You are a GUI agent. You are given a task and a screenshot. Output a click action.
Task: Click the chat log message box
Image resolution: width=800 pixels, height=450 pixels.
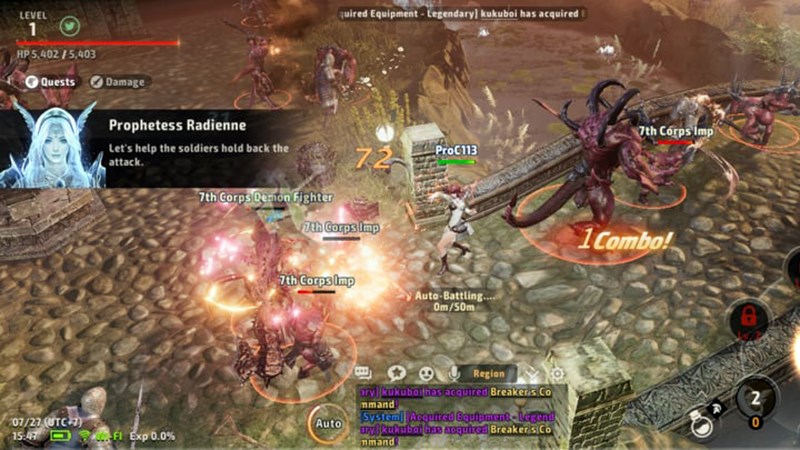[x=460, y=415]
